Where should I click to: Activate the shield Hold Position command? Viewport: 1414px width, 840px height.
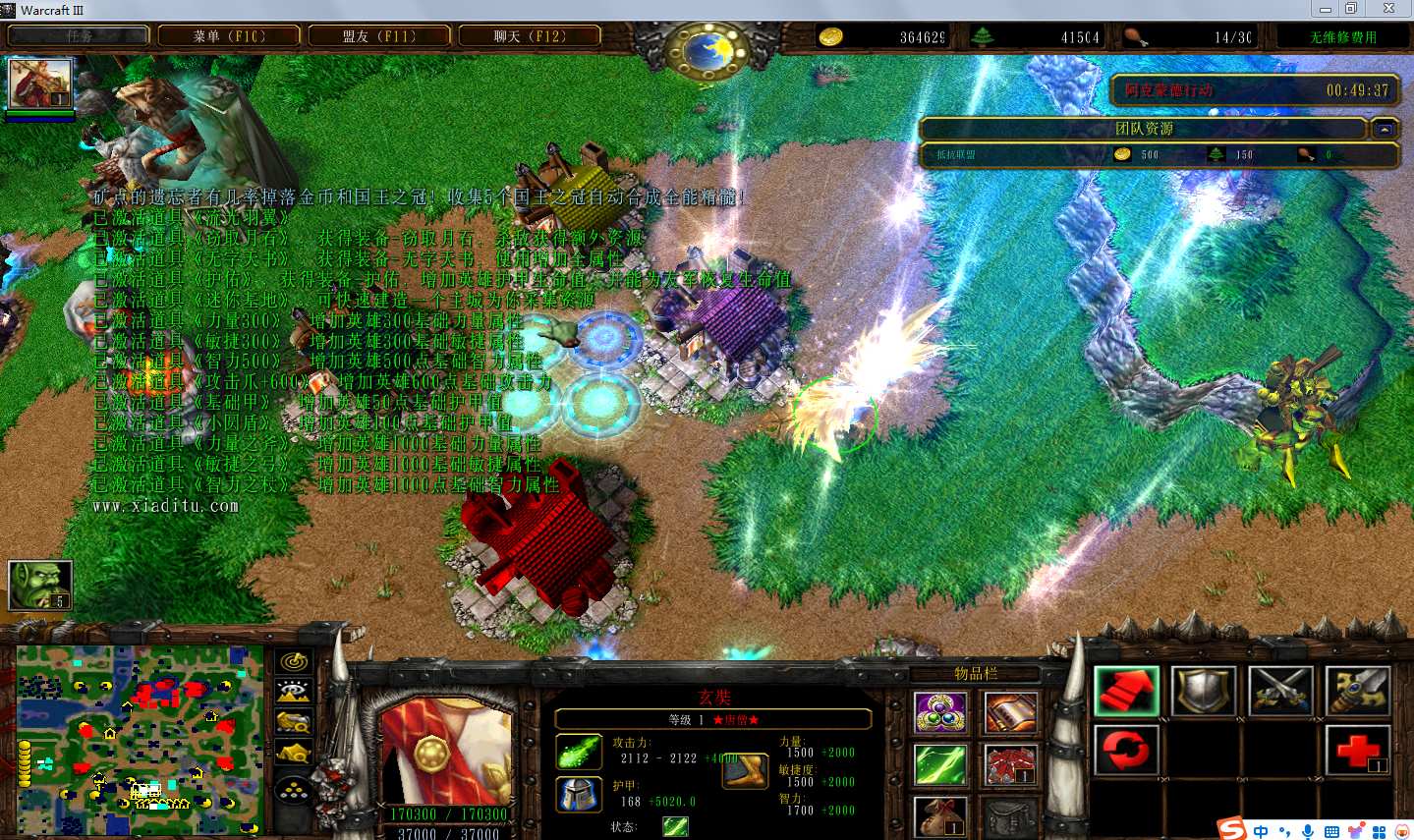pos(1205,691)
